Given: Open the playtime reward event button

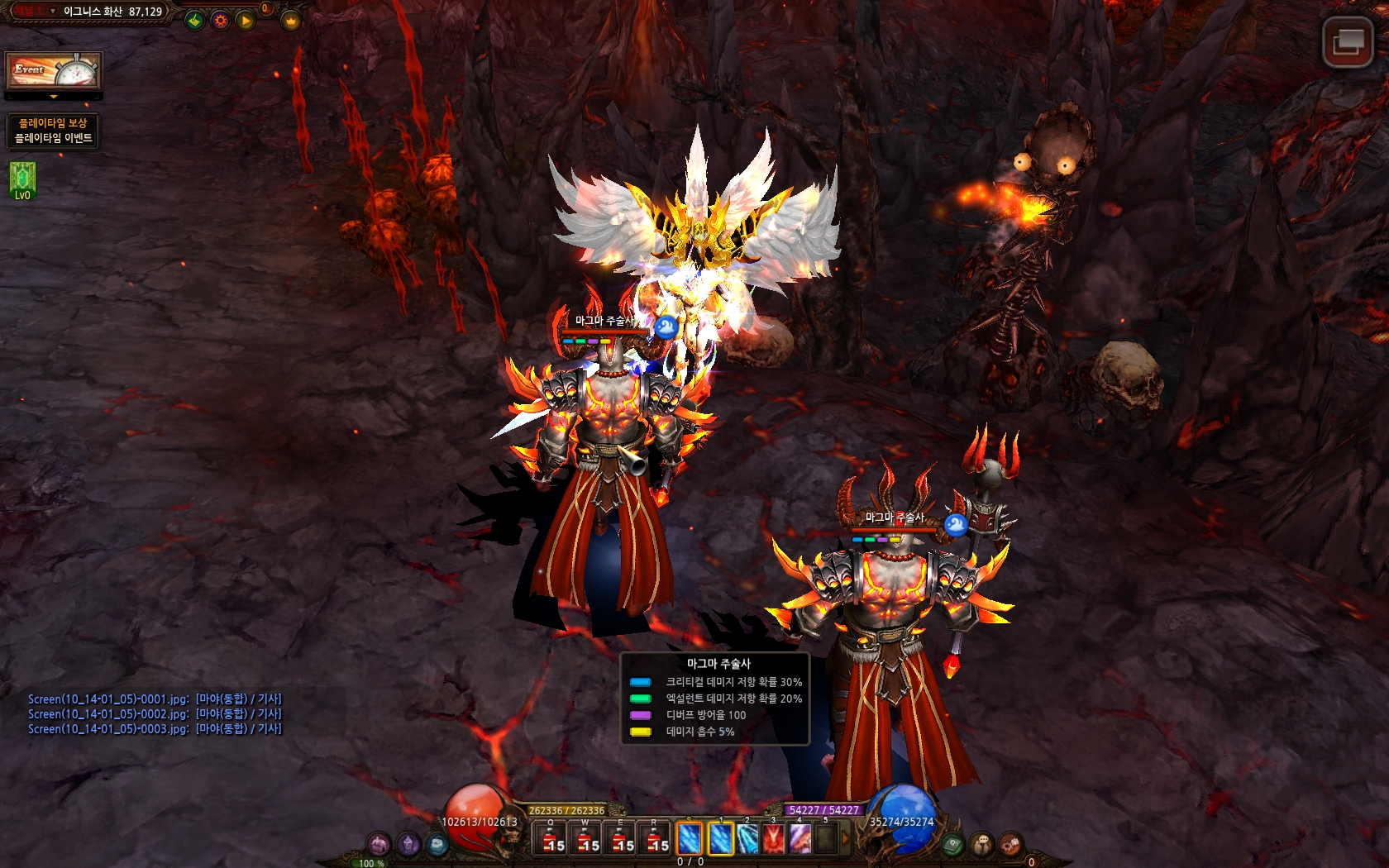Looking at the screenshot, I should (54, 131).
